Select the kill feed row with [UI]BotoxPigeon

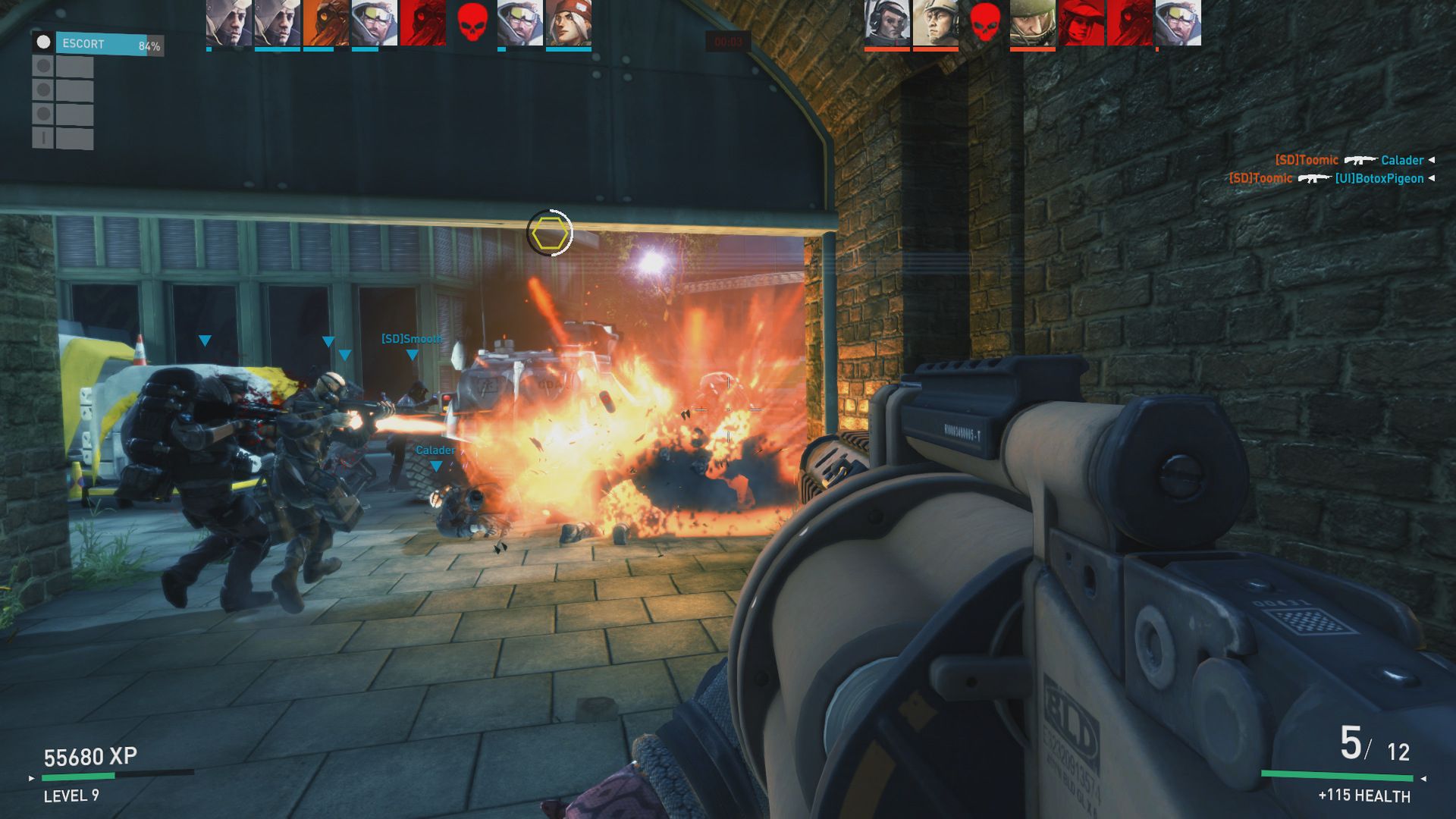click(x=1330, y=178)
